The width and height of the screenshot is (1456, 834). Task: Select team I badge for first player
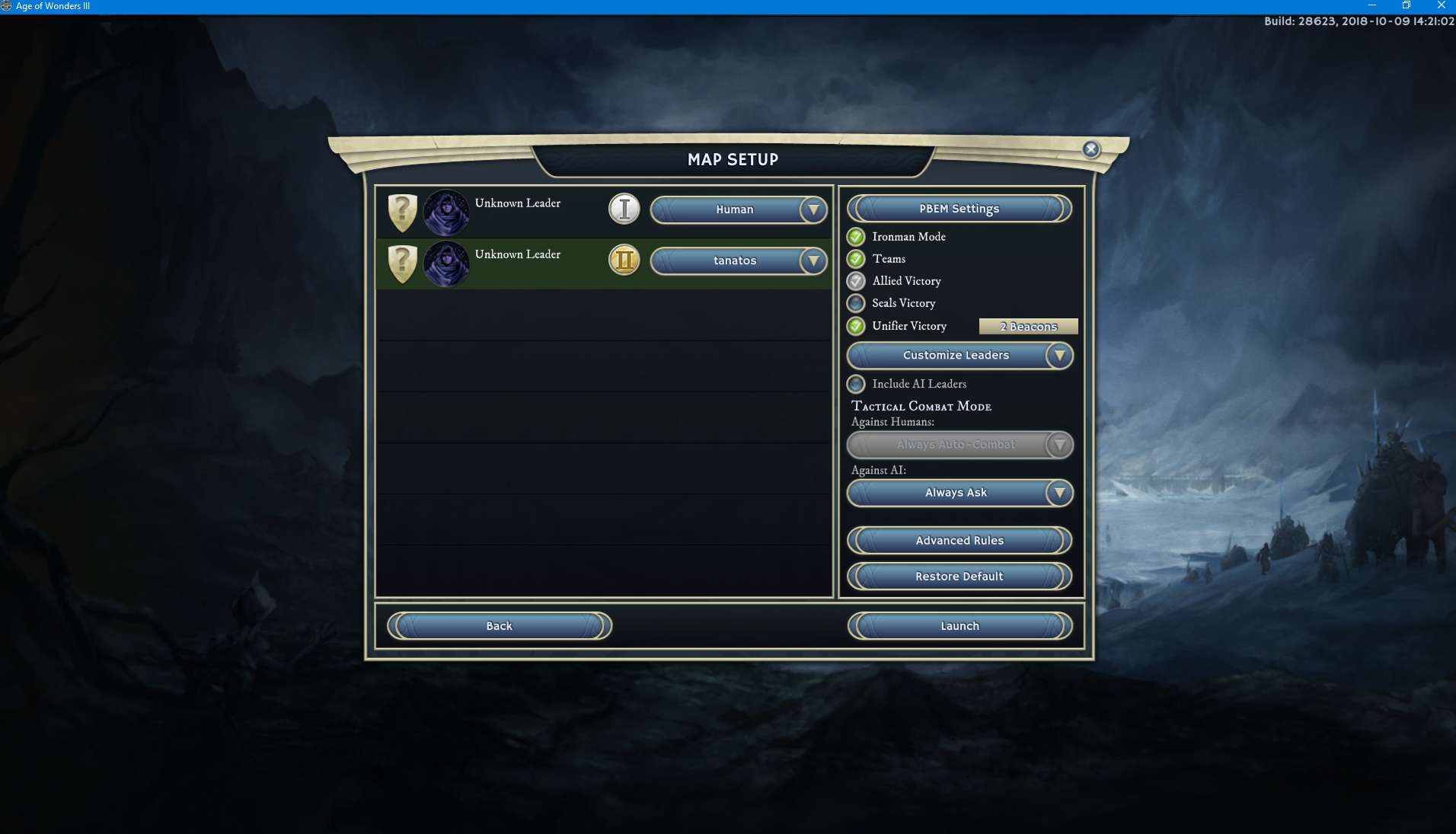coord(624,209)
